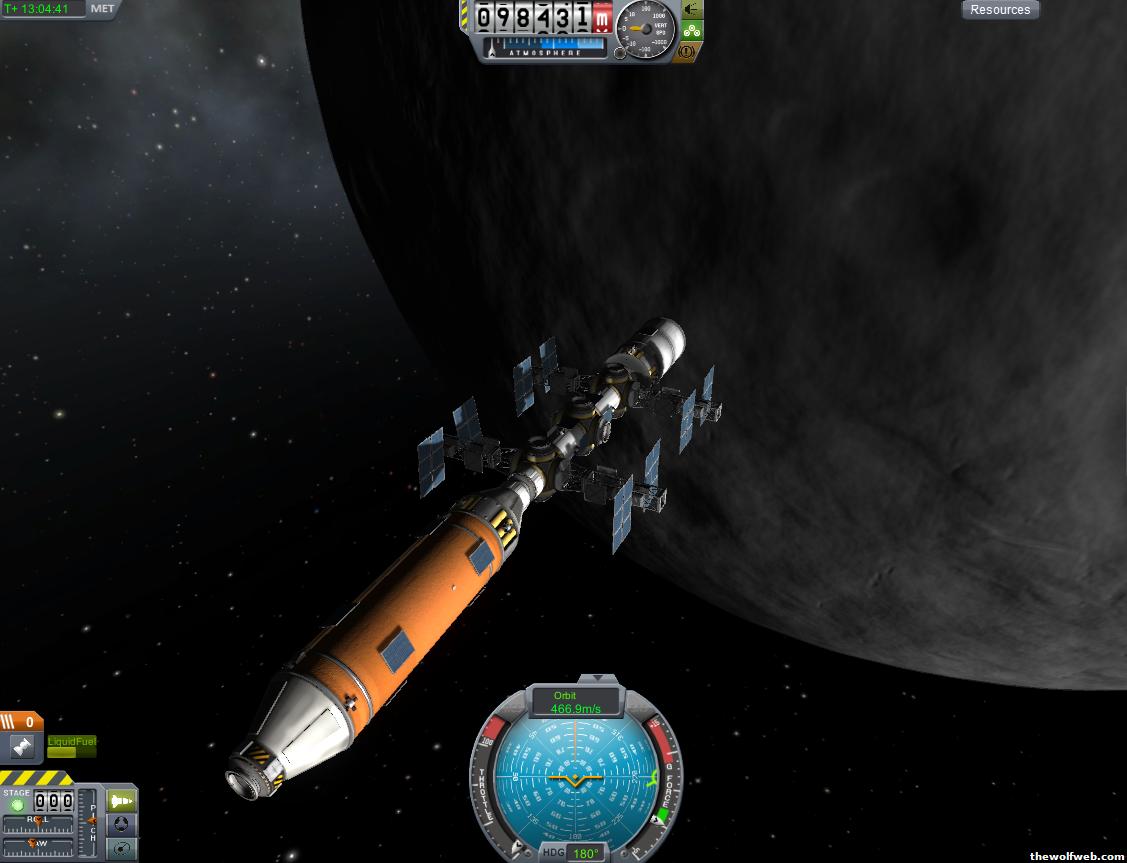1127x863 pixels.
Task: Select the engine part icon in staging
Action: (x=21, y=746)
